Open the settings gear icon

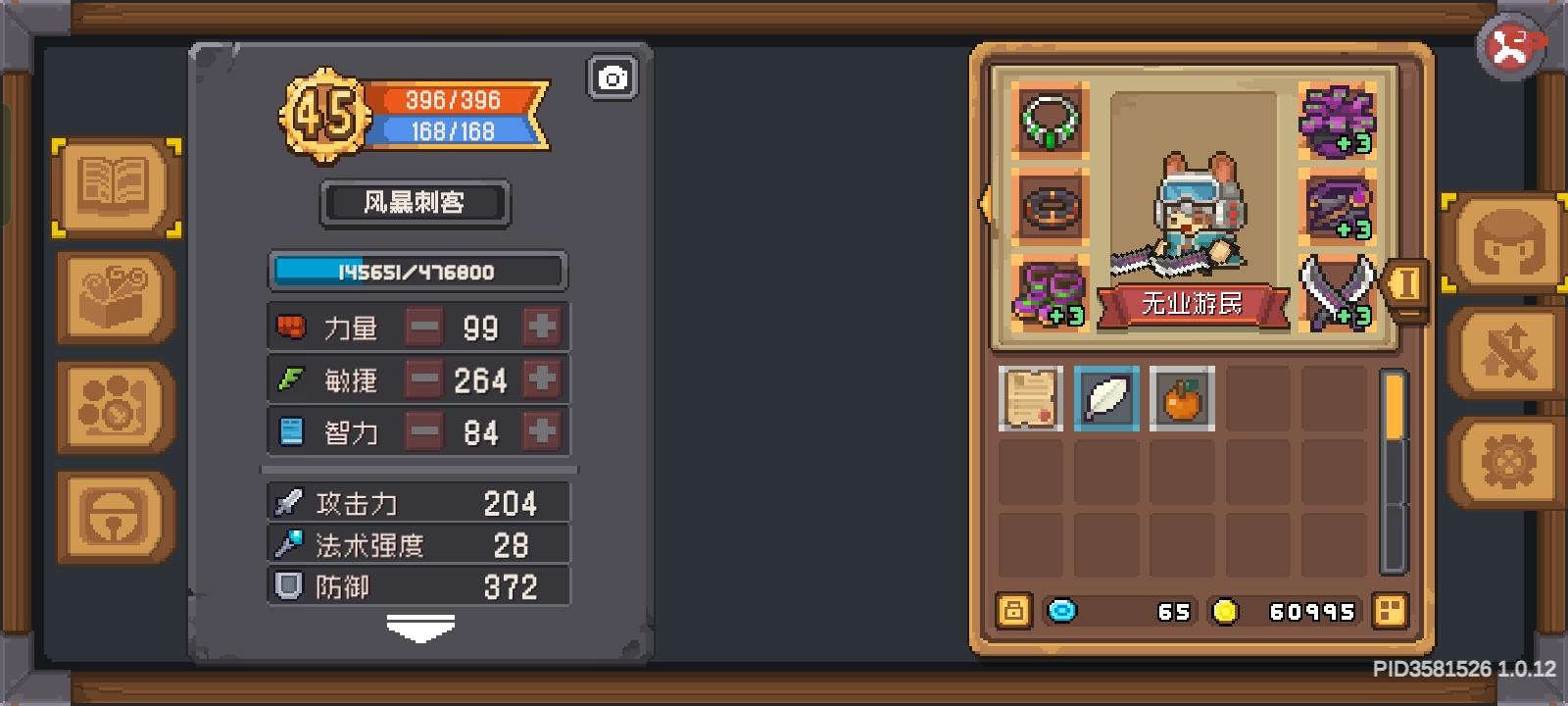point(1506,458)
